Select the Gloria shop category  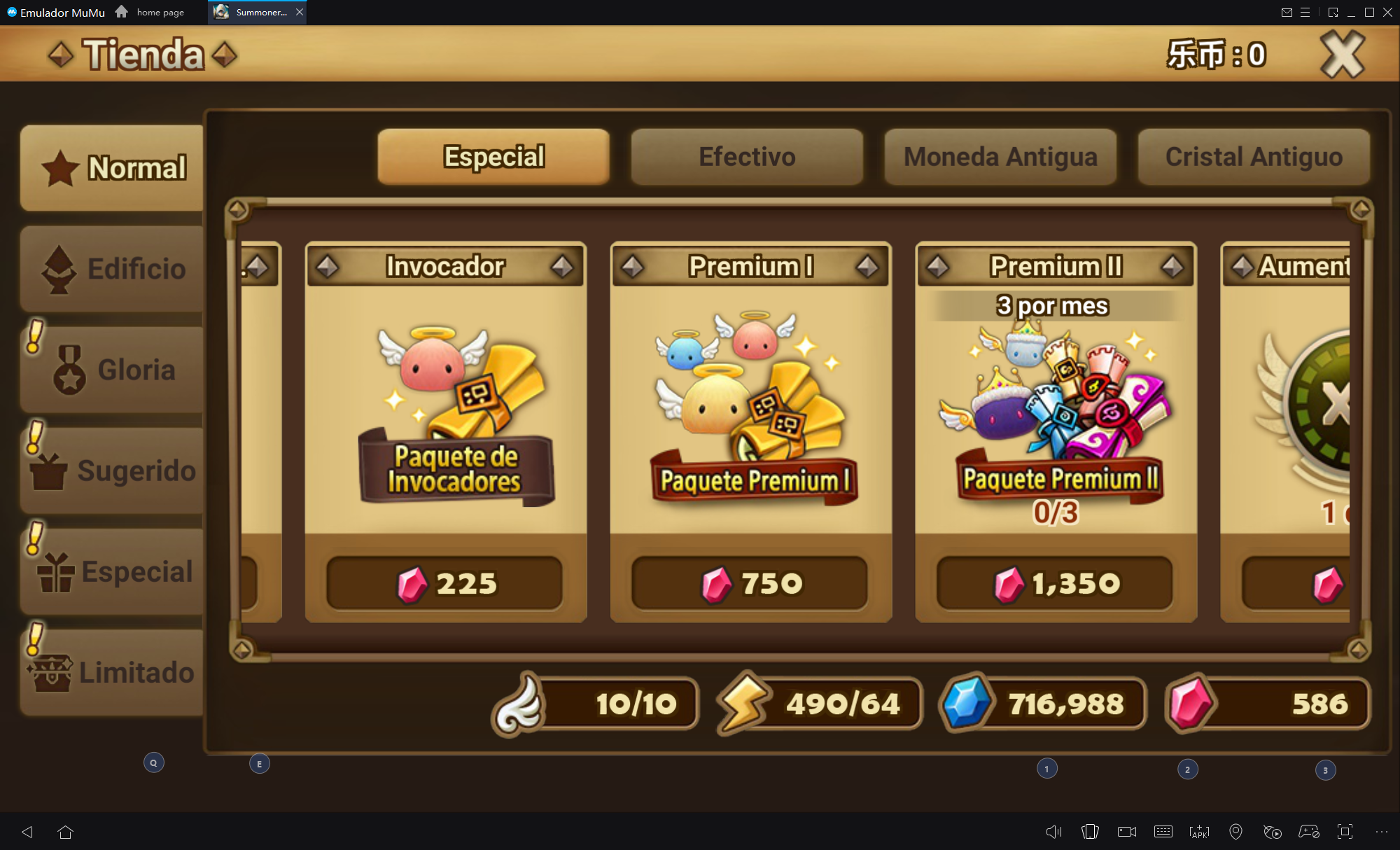point(112,370)
